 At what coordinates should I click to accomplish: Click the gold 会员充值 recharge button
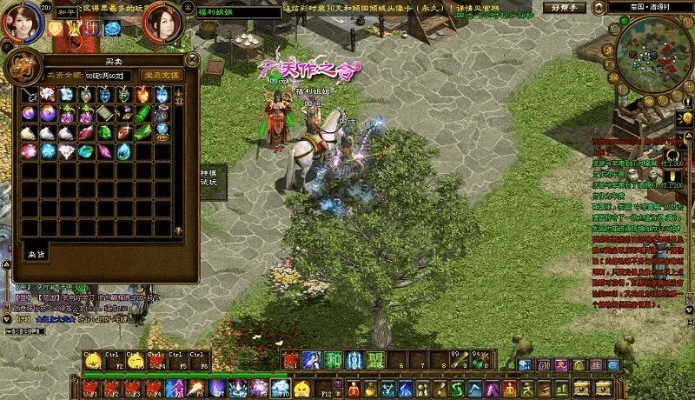point(159,75)
